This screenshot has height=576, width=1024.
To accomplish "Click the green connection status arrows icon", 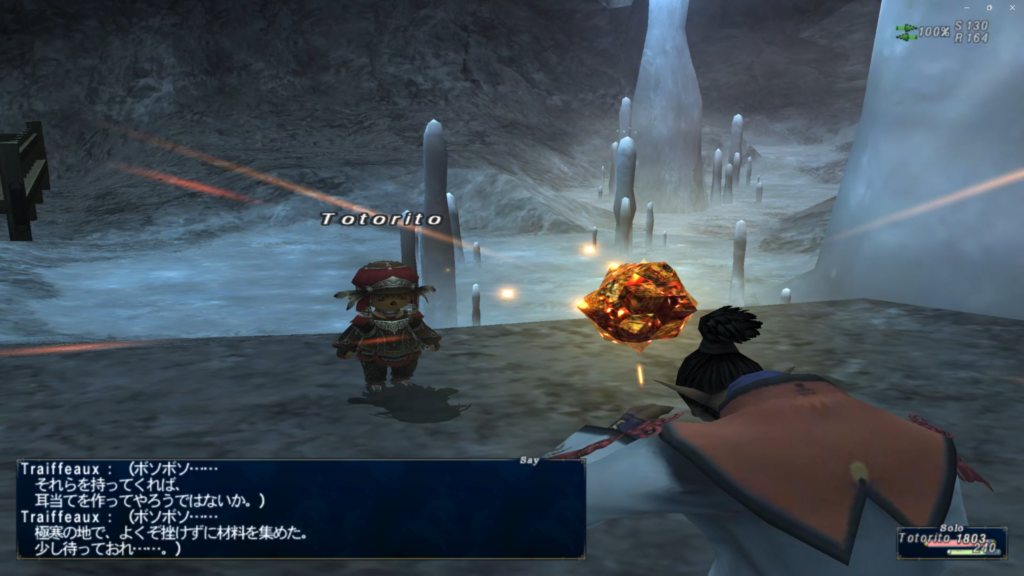I will (906, 31).
